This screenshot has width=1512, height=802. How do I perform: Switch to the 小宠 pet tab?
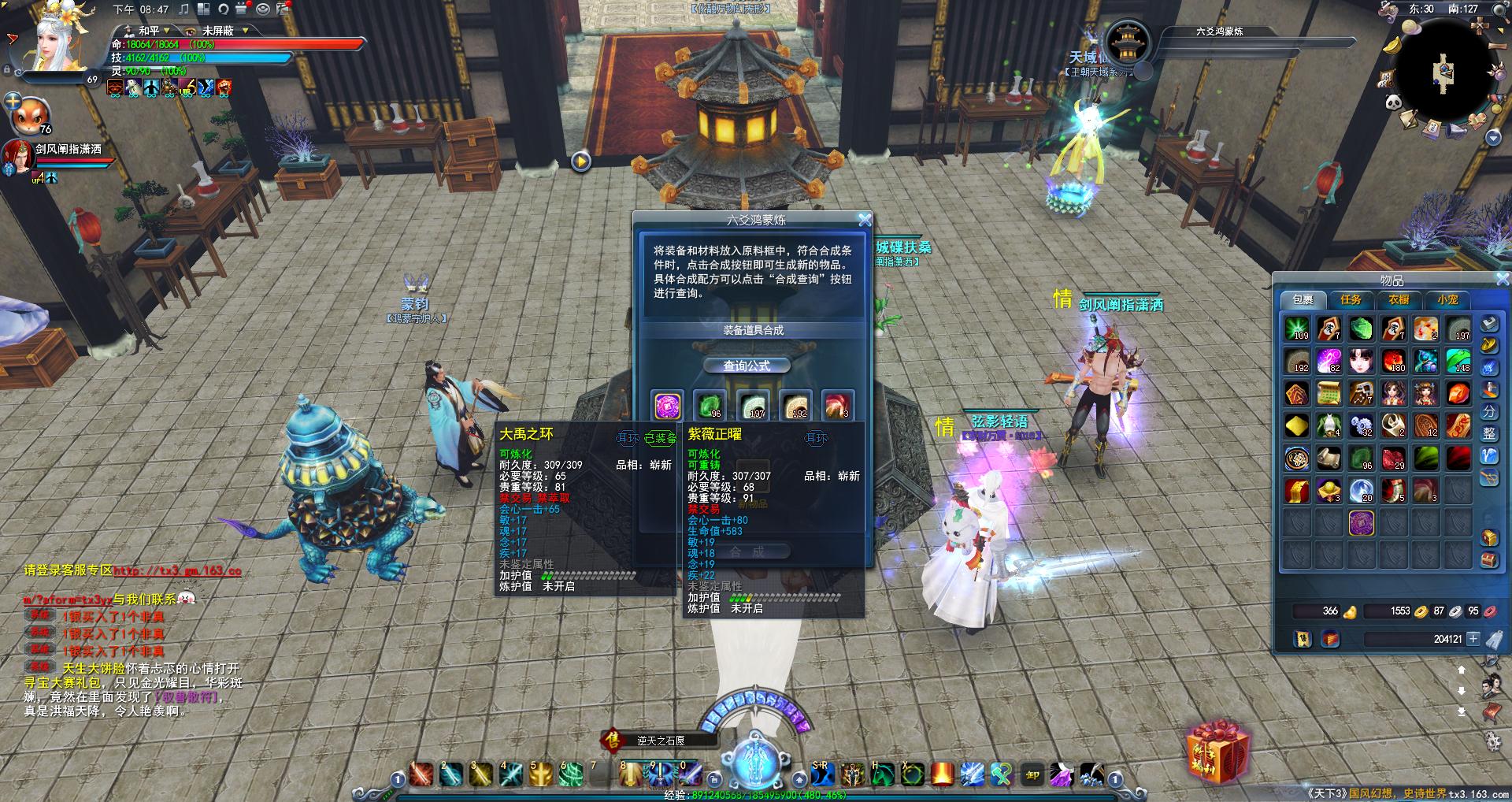coord(1447,300)
